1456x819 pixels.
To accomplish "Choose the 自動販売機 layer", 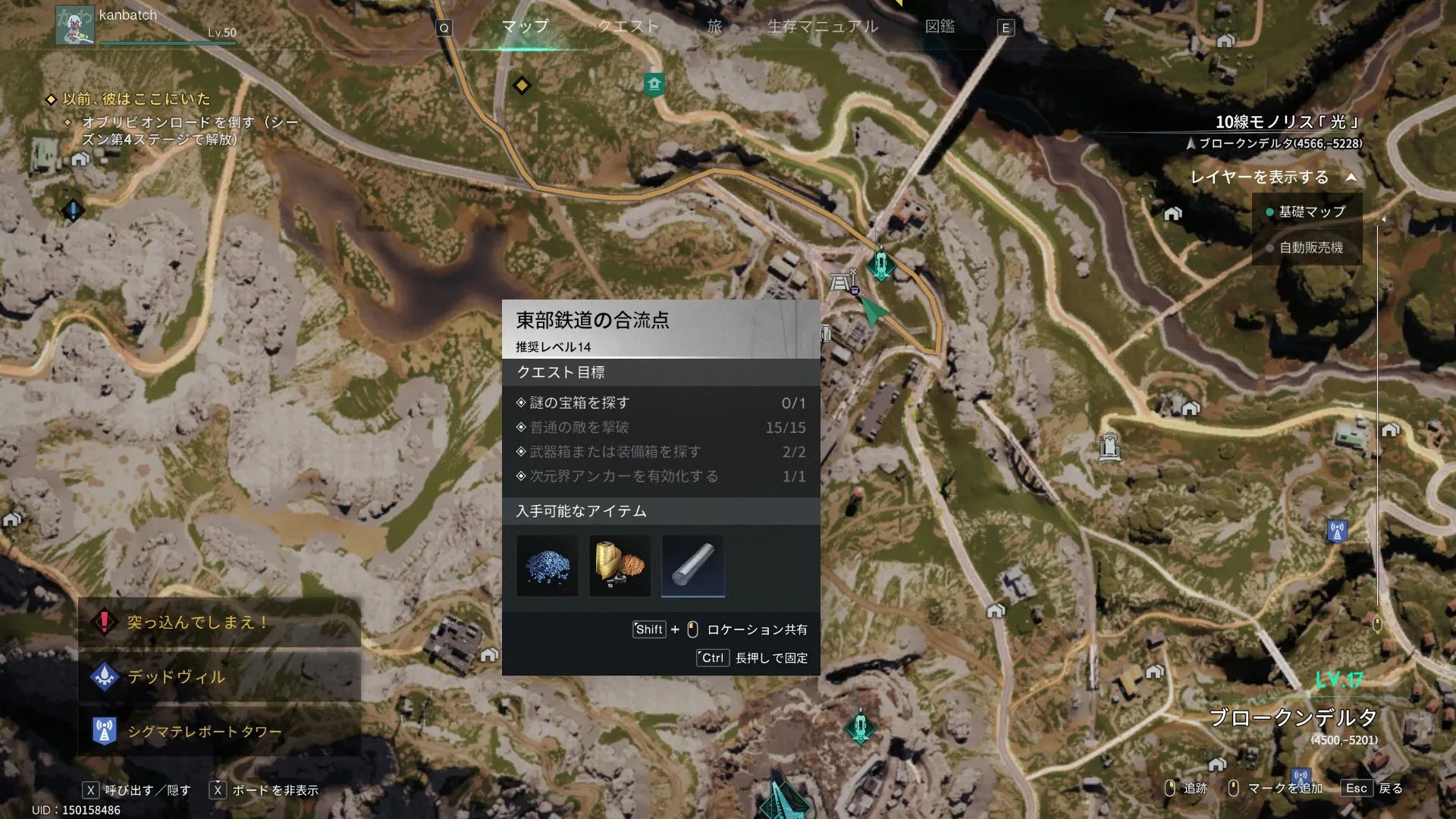I will (1310, 247).
